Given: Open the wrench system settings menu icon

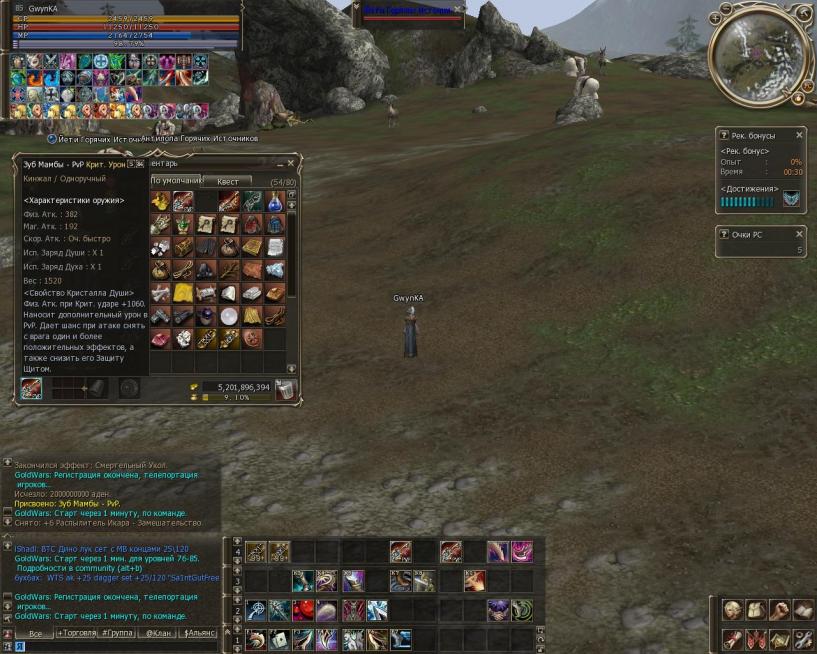Looking at the screenshot, I should point(803,639).
